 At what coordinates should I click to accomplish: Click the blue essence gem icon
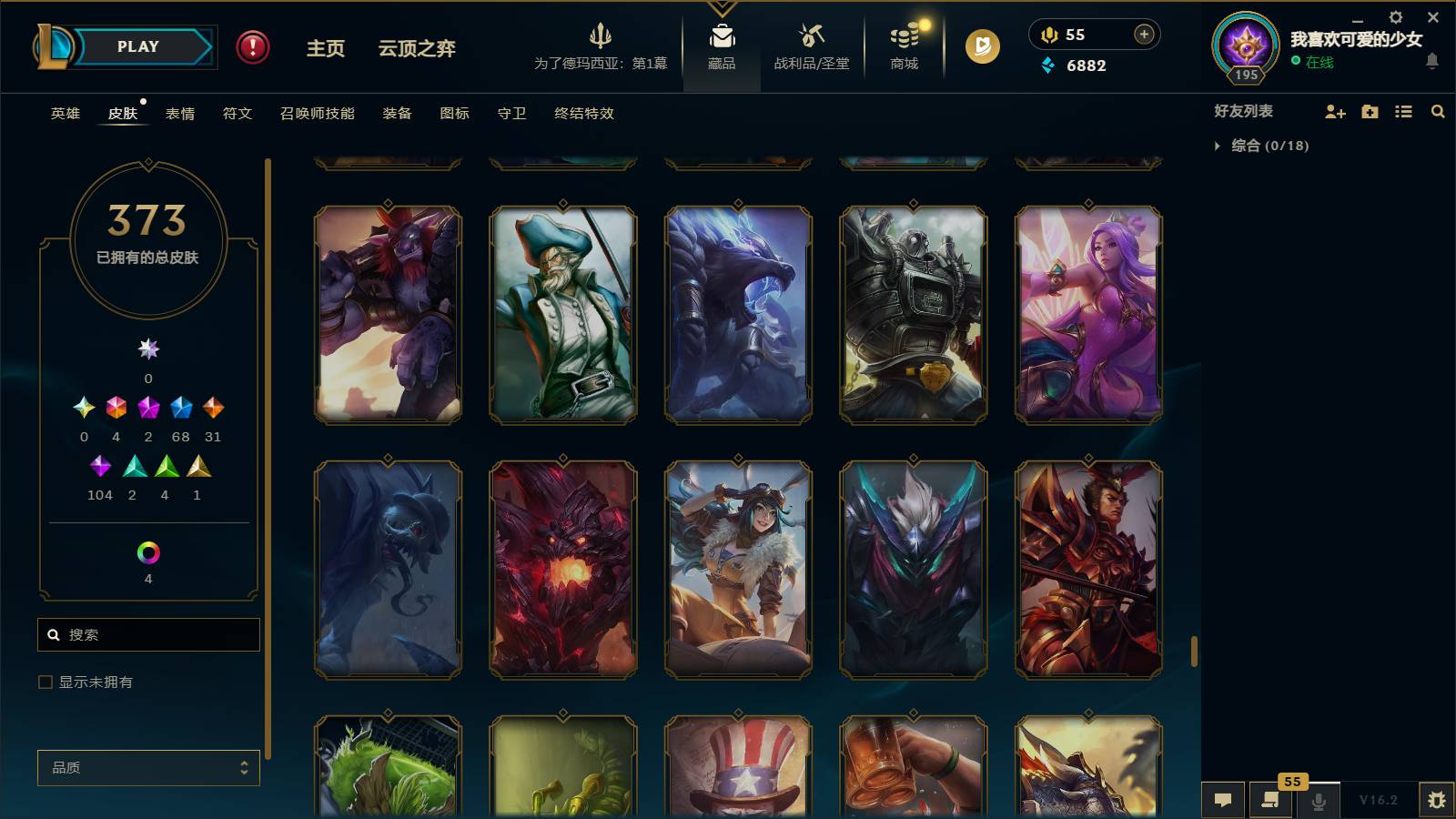tap(1043, 66)
